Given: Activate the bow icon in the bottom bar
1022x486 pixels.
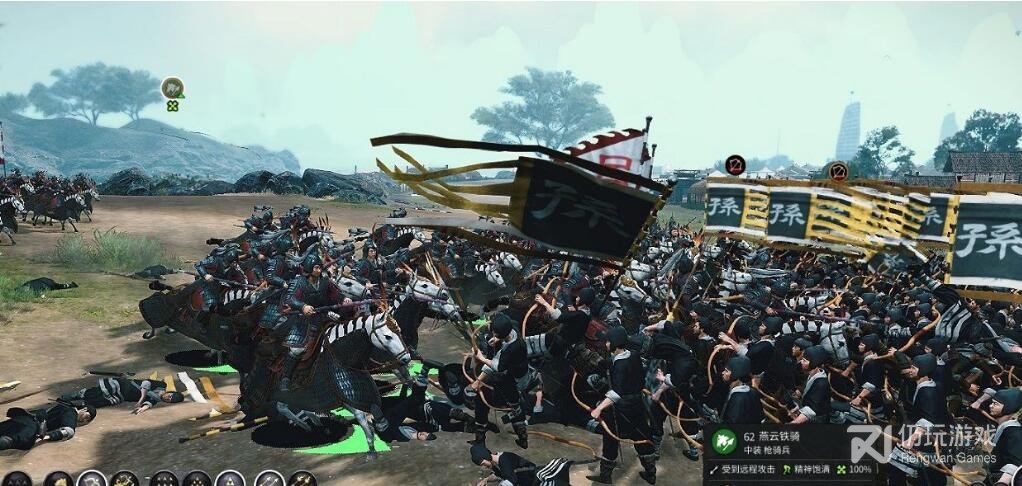Looking at the screenshot, I should tap(91, 479).
